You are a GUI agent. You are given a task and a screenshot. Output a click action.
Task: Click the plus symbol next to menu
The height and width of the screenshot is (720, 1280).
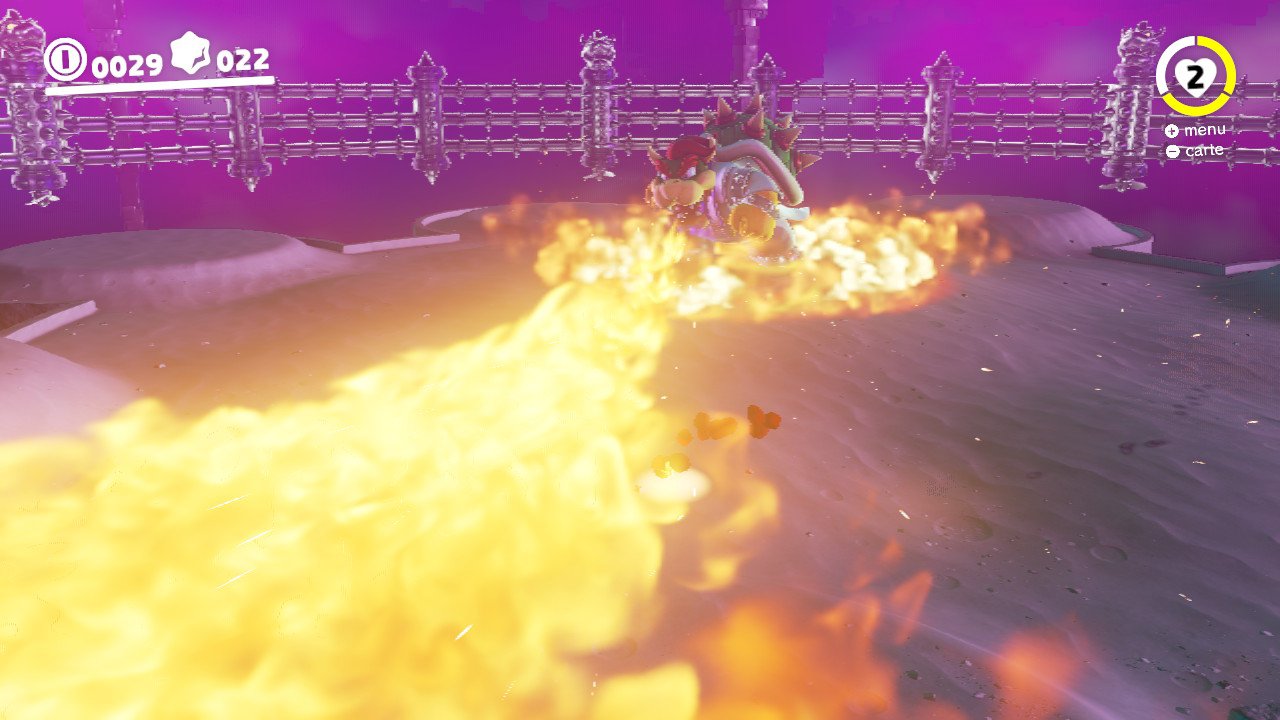tap(1172, 131)
